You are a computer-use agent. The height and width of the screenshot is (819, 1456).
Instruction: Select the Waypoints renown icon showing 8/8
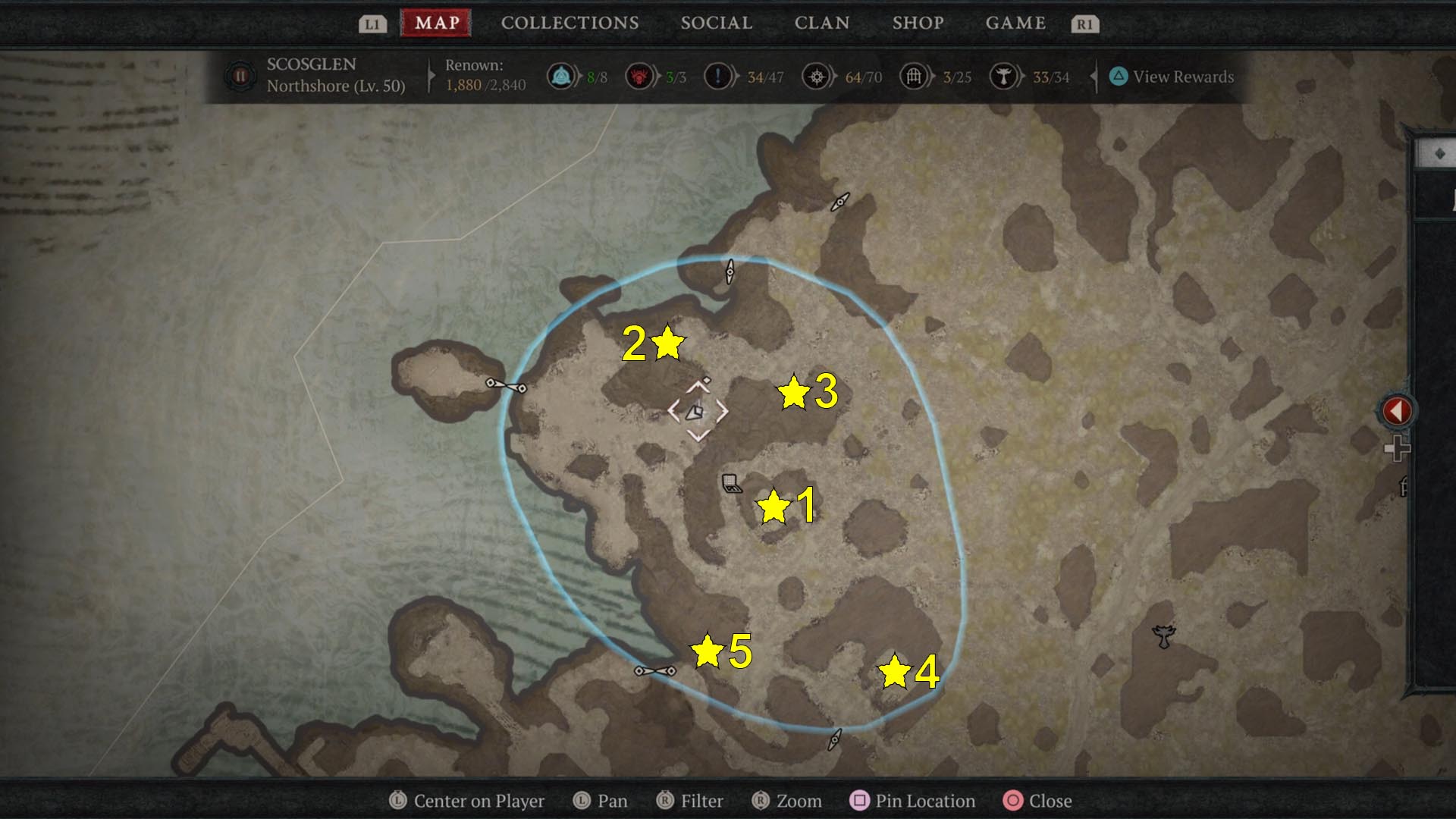(561, 76)
